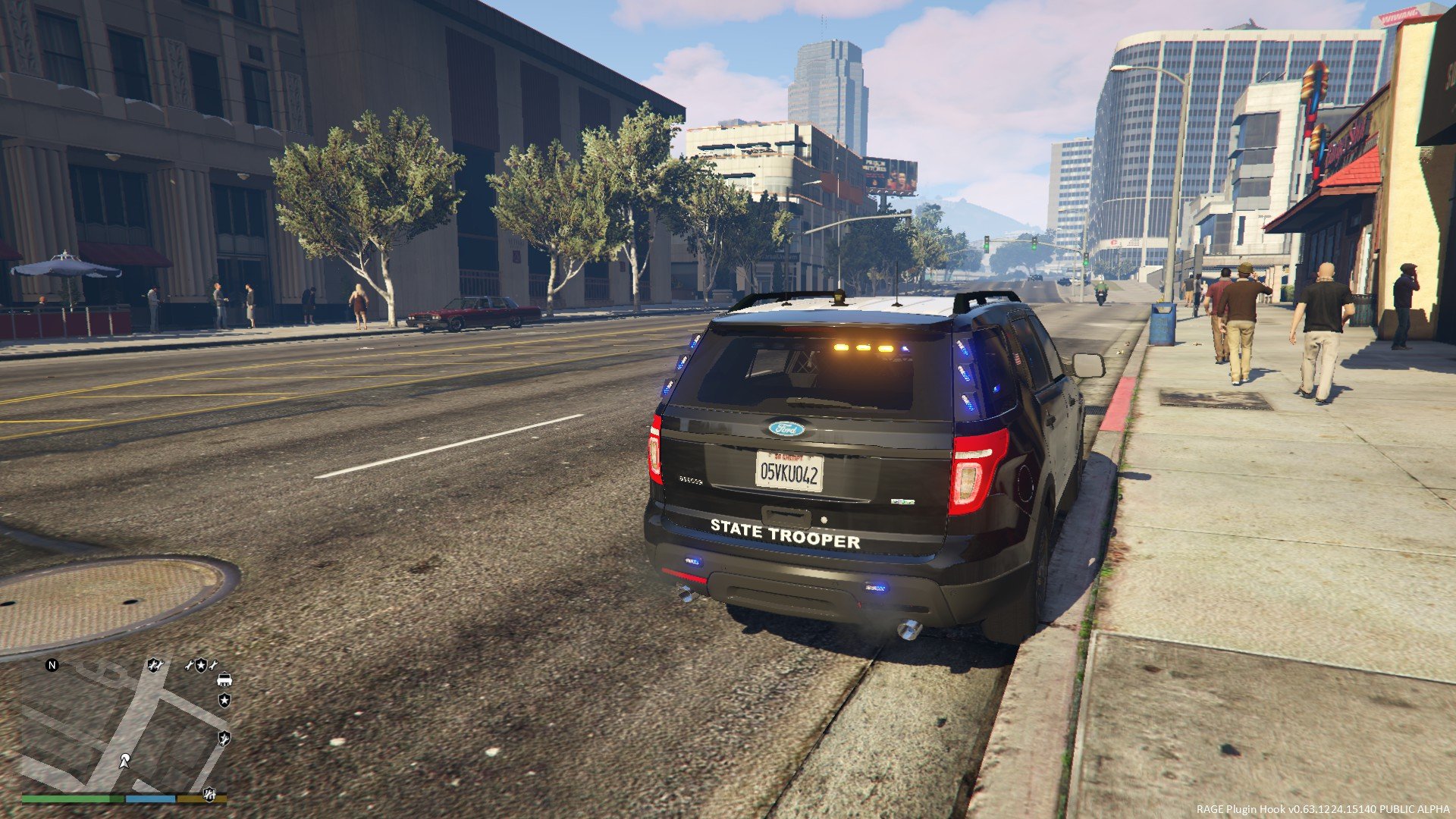1456x819 pixels.
Task: Select the north compass marker on the minimap
Action: (52, 665)
